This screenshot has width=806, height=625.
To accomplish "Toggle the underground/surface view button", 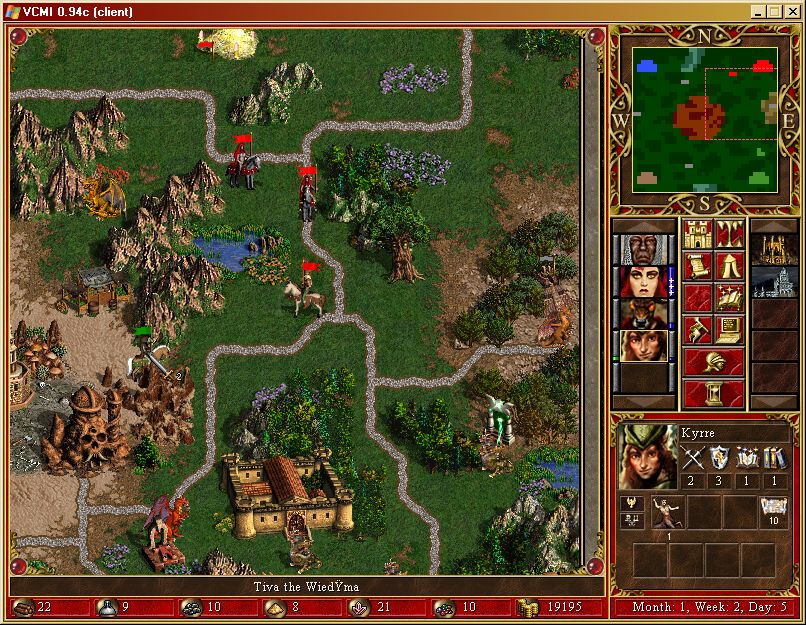I will [x=729, y=236].
